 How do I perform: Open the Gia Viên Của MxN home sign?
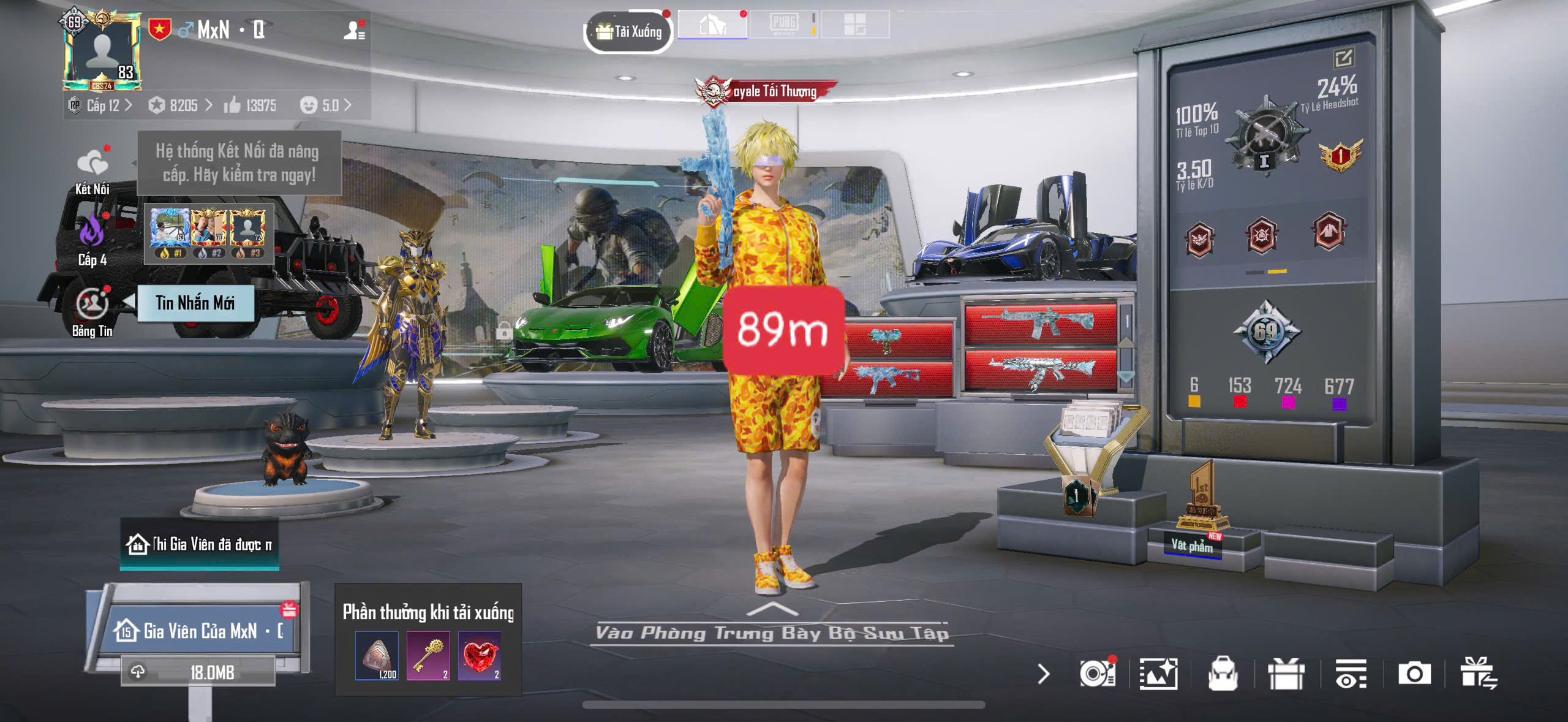pos(199,631)
